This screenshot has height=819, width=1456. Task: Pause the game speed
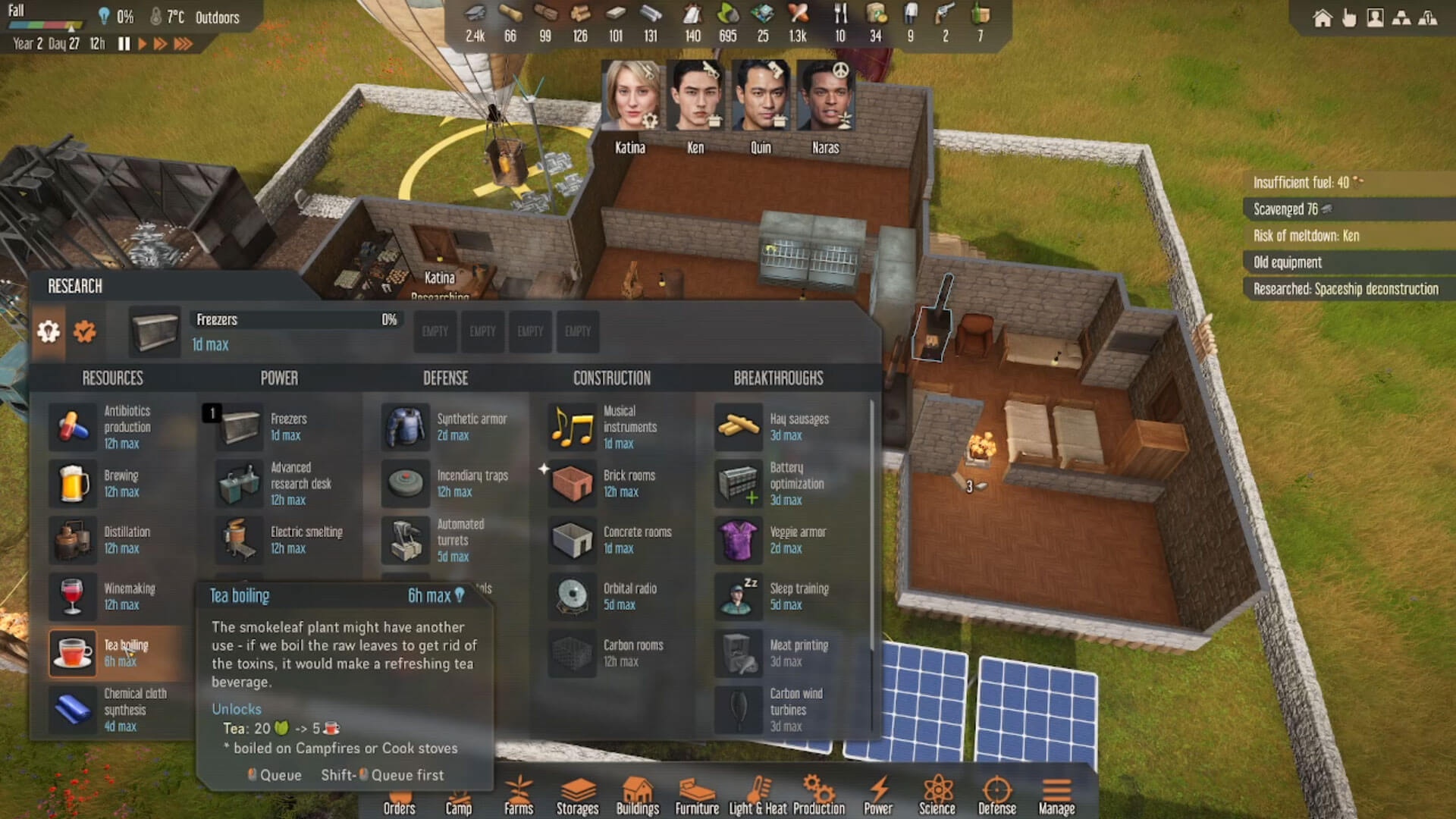pos(124,44)
